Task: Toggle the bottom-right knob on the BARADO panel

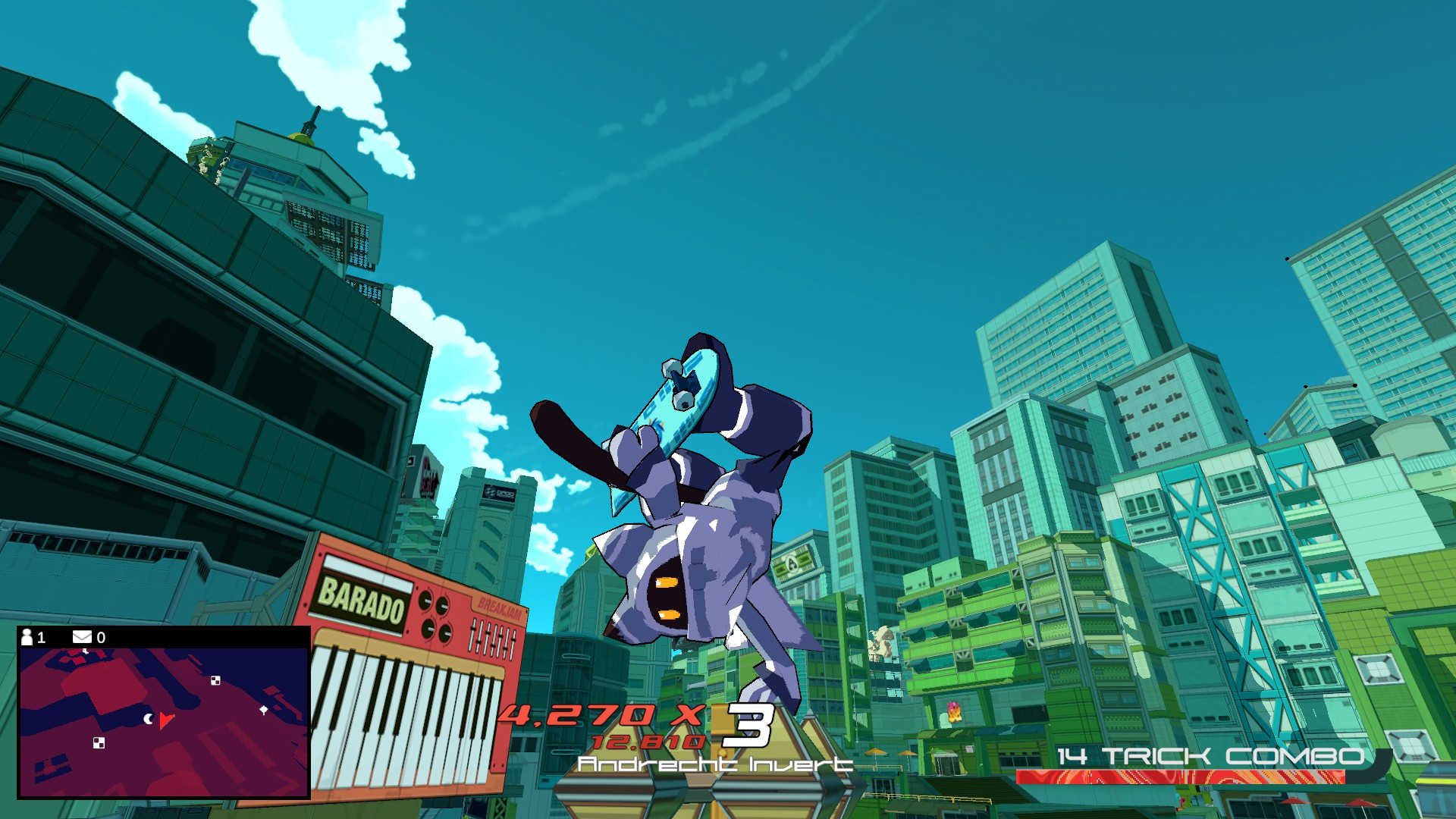Action: pyautogui.click(x=446, y=633)
